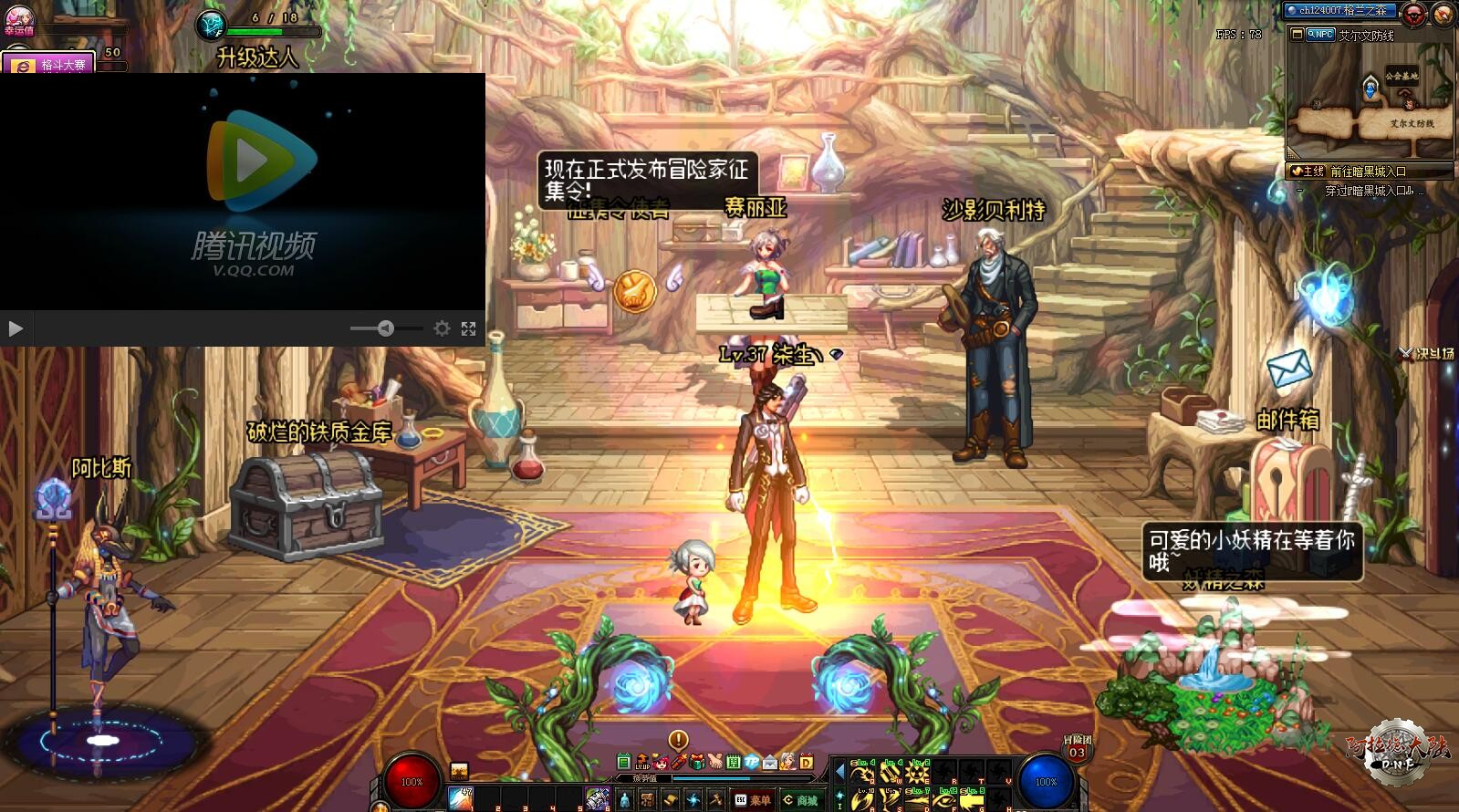The image size is (1459, 812).
Task: Open the ESC 菜单 menu button
Action: tap(753, 800)
